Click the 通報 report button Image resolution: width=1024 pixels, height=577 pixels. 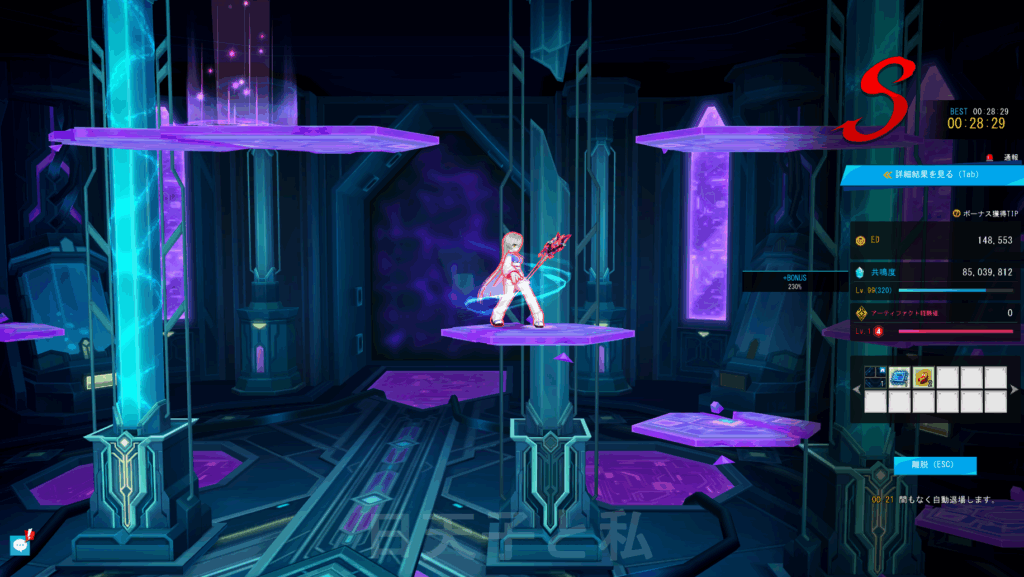tap(1004, 157)
